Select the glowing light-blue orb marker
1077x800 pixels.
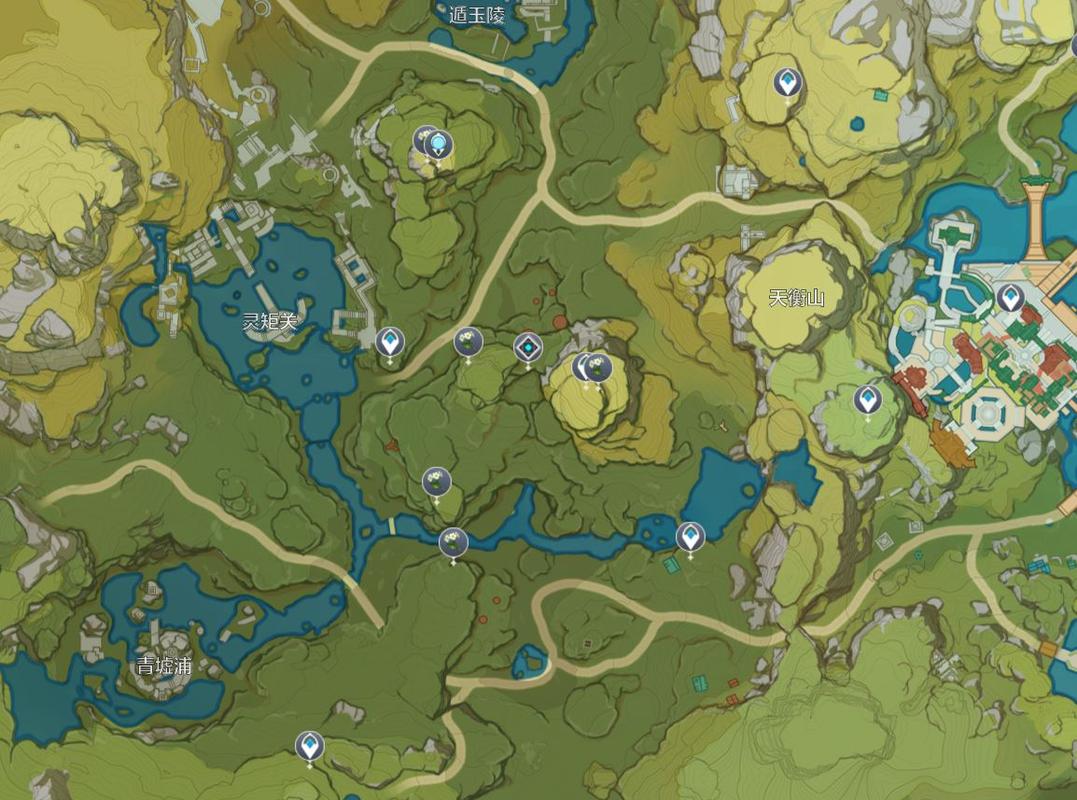[x=438, y=146]
